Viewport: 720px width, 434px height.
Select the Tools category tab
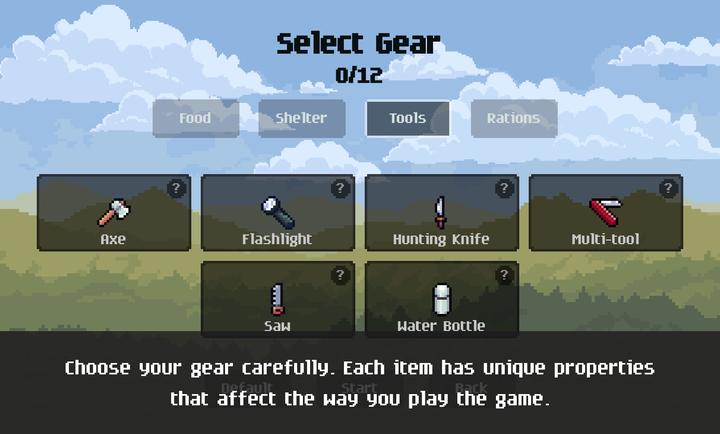[407, 118]
